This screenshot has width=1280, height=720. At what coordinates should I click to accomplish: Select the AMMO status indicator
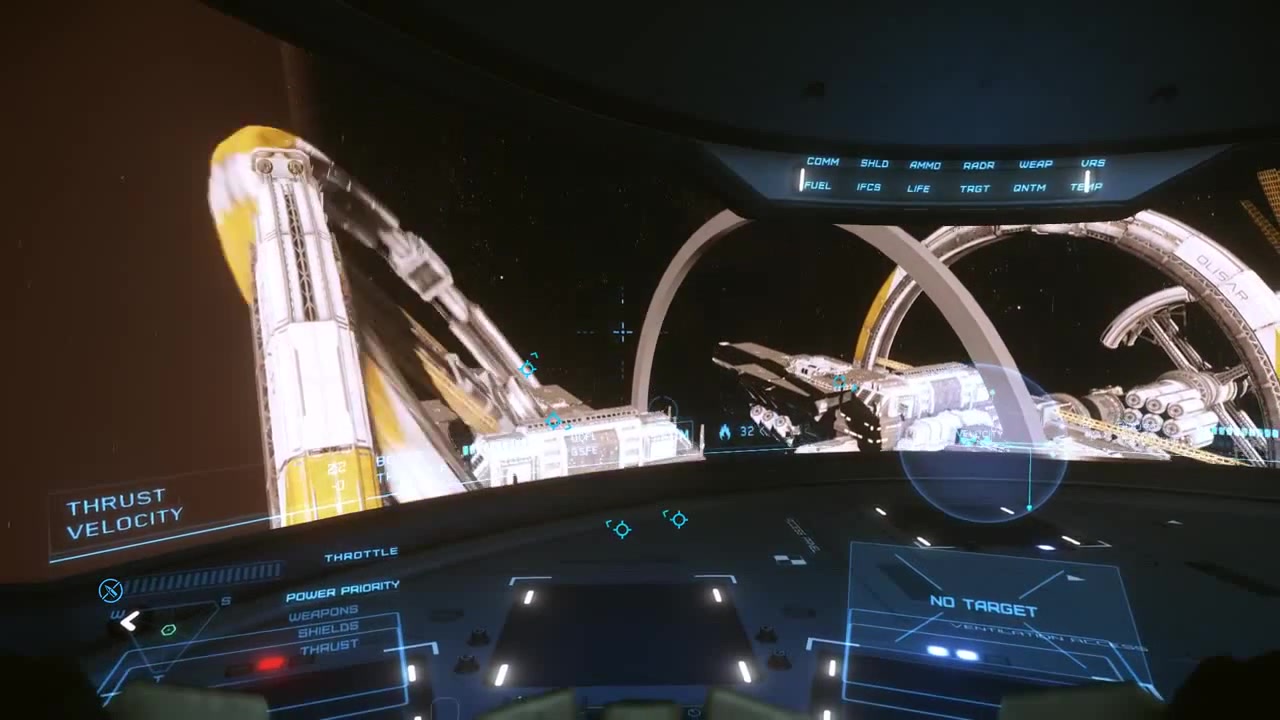pos(925,165)
